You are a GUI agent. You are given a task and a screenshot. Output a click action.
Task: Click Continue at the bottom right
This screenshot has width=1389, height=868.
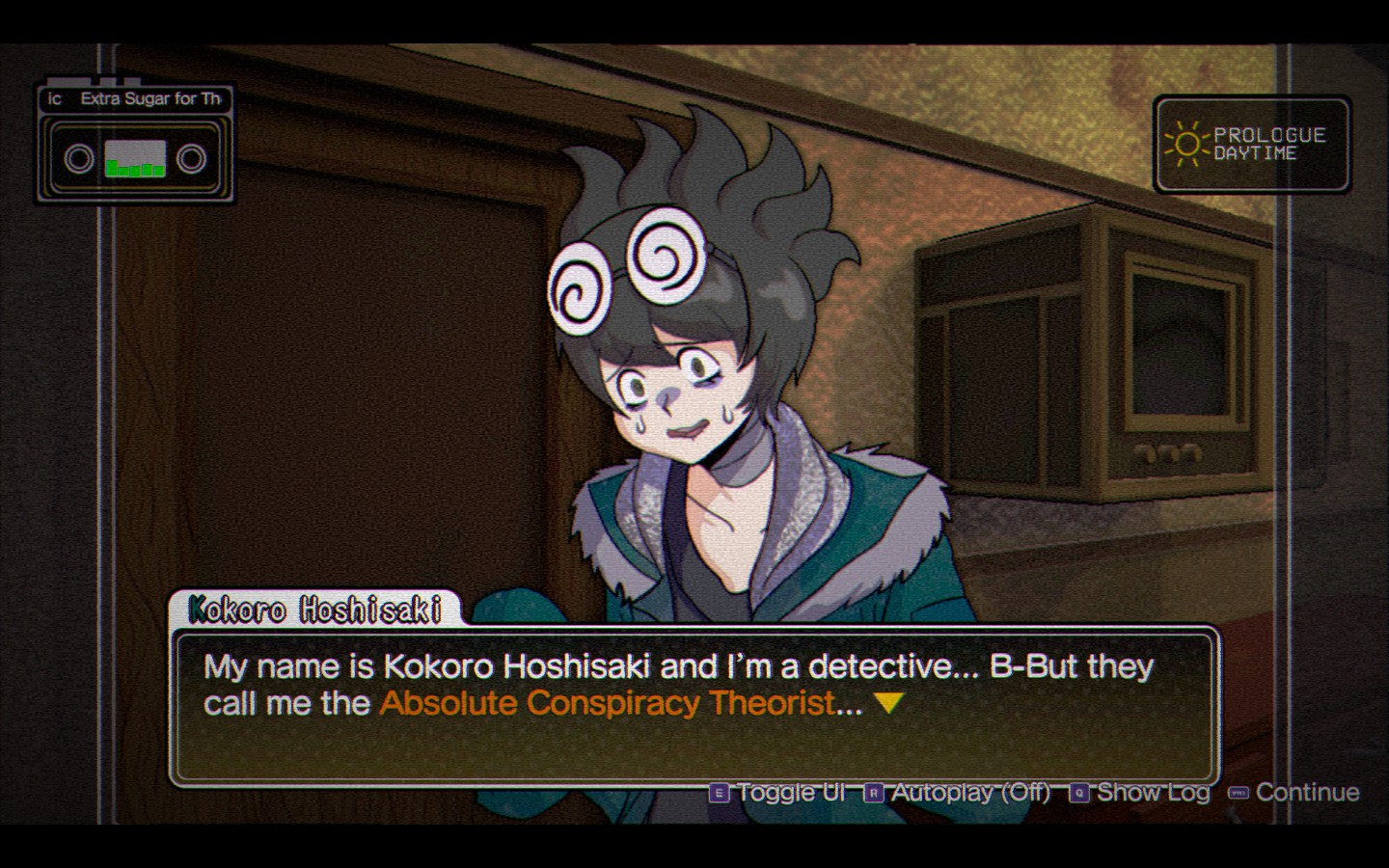[1307, 793]
